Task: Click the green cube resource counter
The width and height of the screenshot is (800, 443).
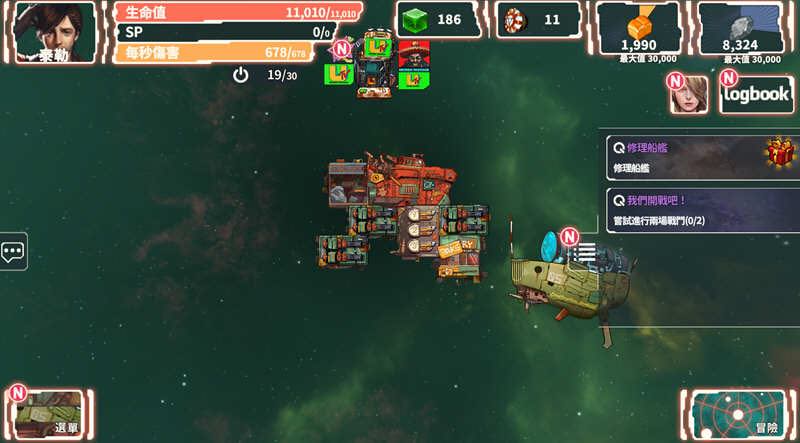Action: [438, 19]
